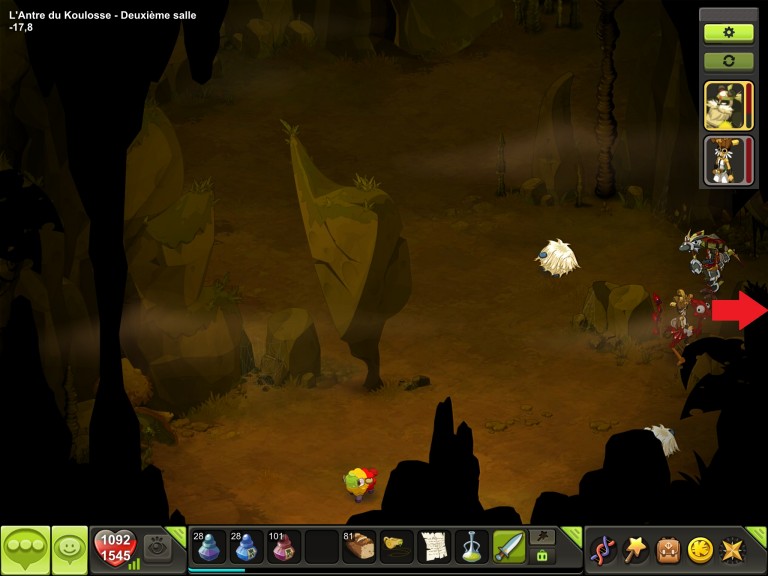The height and width of the screenshot is (576, 768).
Task: Toggle the eye spectator icon
Action: [156, 546]
